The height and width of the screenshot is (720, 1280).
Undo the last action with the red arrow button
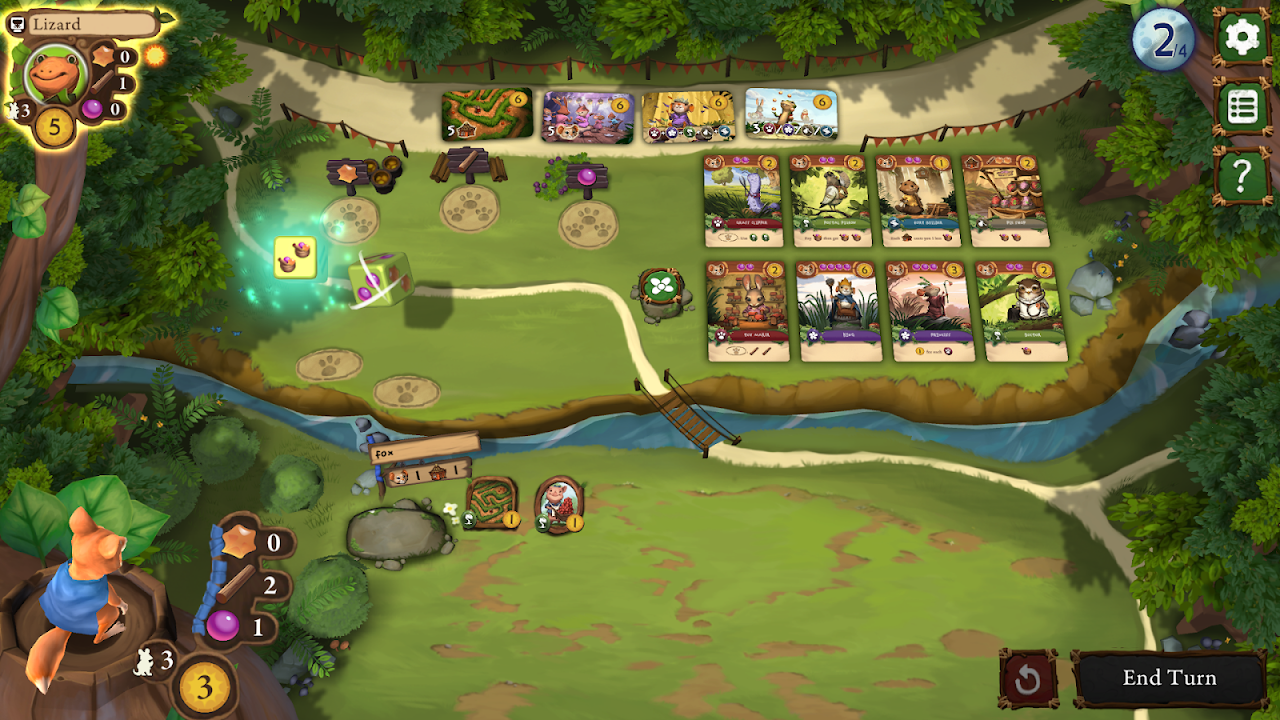click(x=1028, y=680)
